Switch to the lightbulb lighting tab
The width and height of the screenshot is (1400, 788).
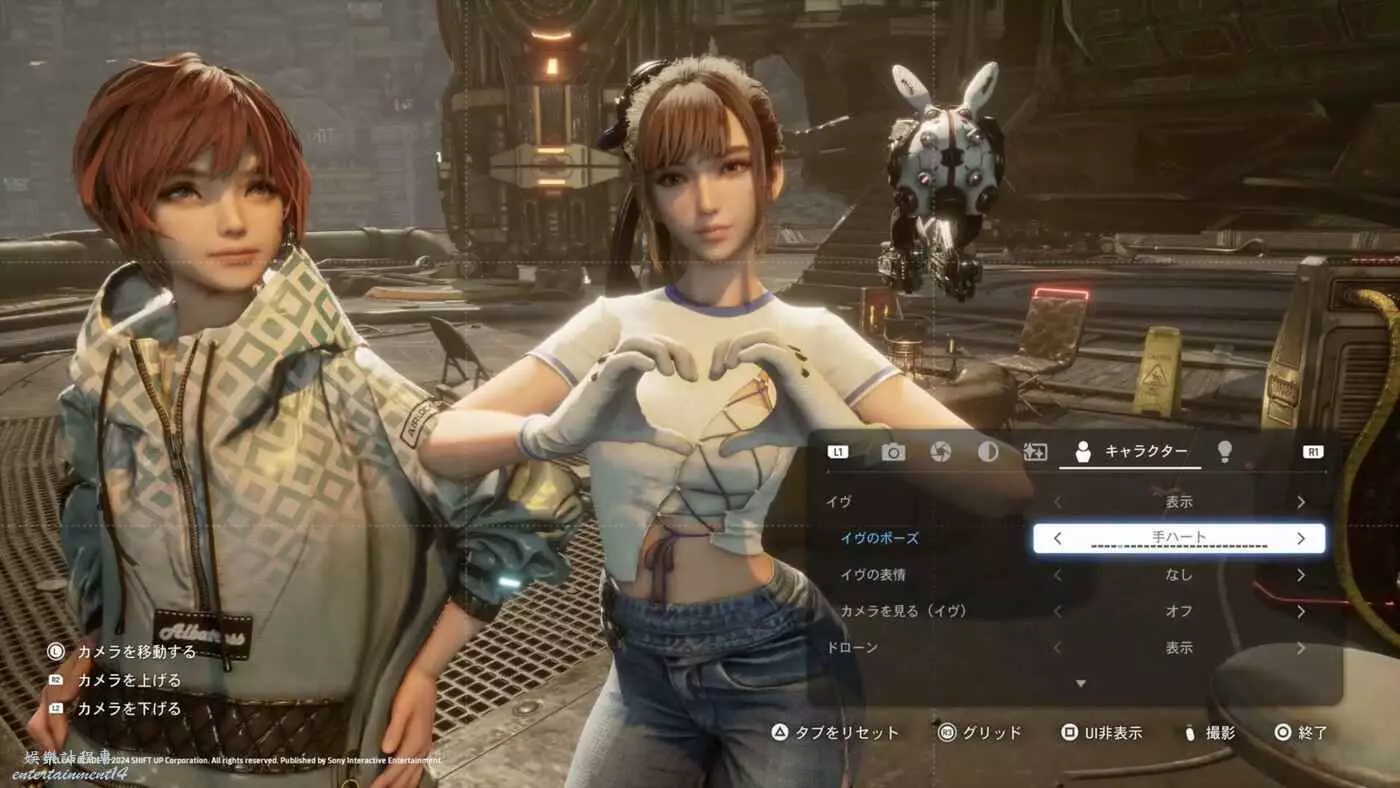[1223, 452]
